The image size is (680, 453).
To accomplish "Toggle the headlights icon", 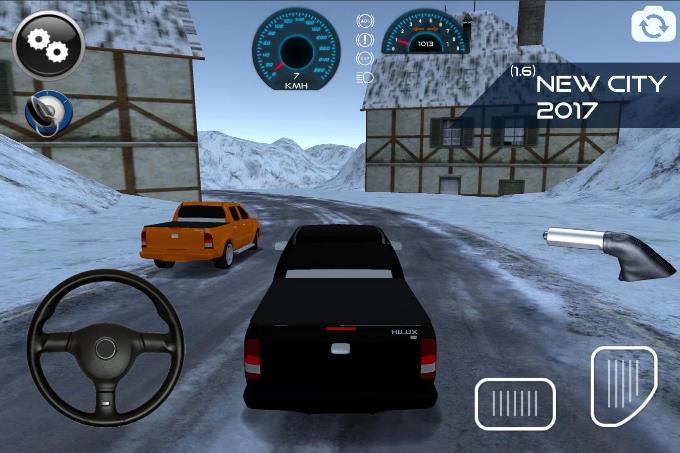I will click(365, 76).
